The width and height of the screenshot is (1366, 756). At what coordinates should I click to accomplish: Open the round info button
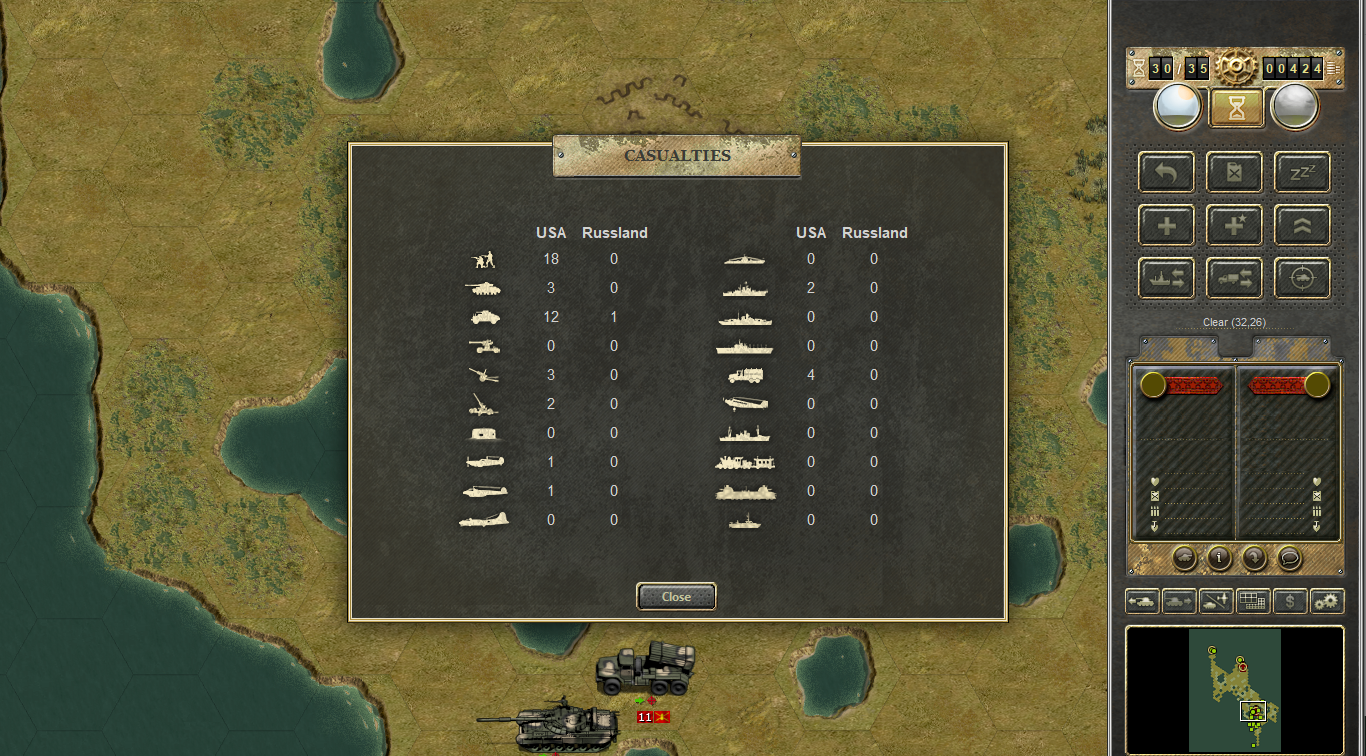[x=1219, y=558]
